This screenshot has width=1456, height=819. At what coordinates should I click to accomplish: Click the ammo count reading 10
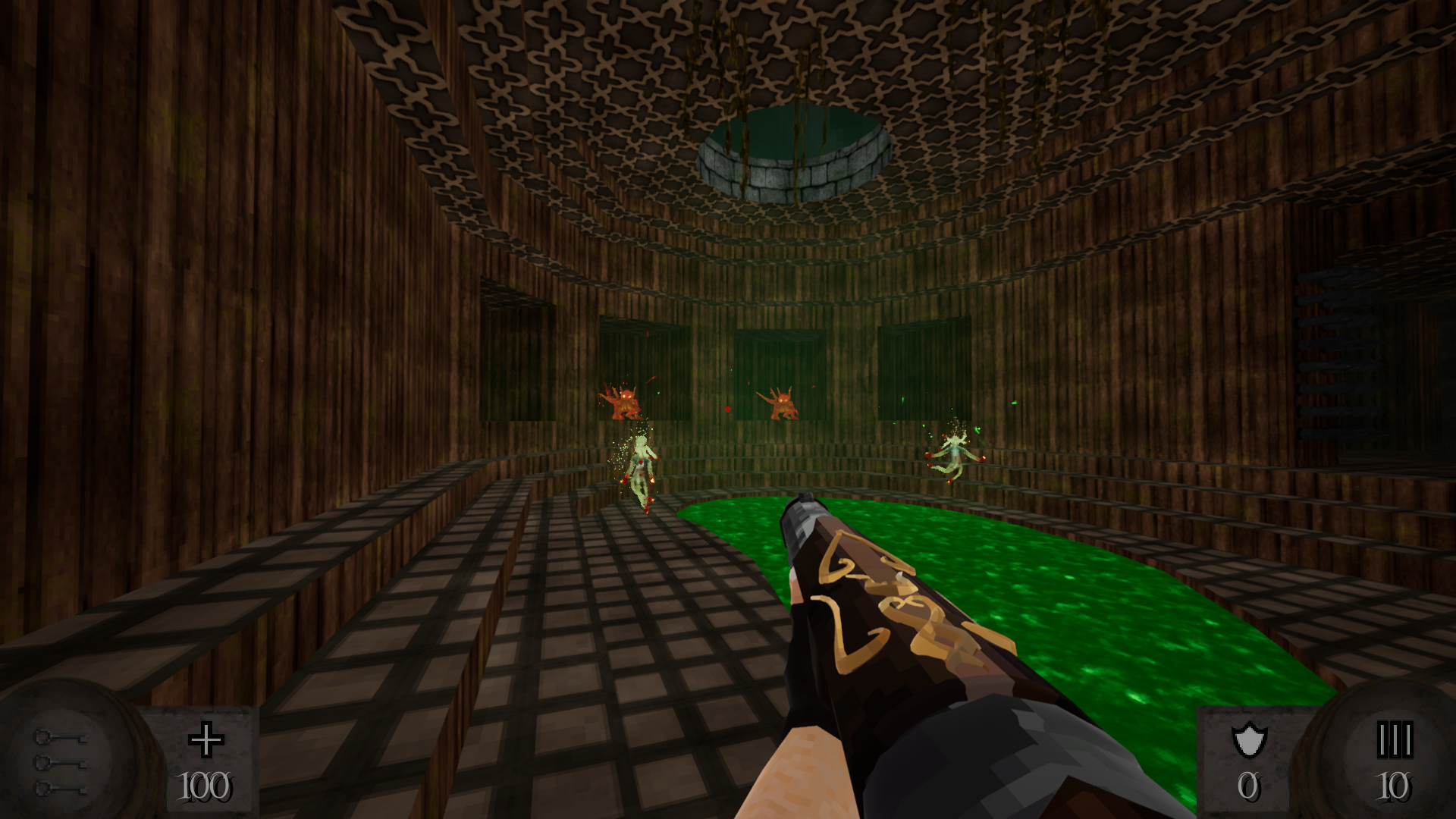(1395, 787)
